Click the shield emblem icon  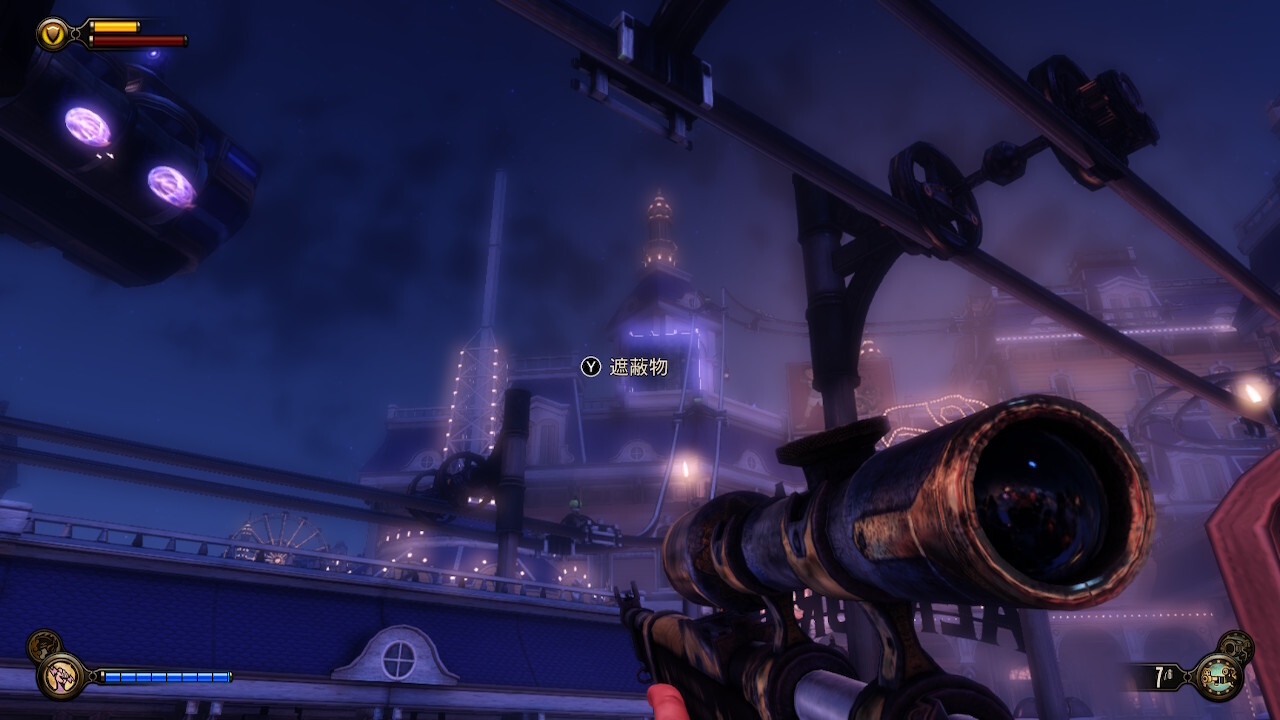(x=52, y=34)
